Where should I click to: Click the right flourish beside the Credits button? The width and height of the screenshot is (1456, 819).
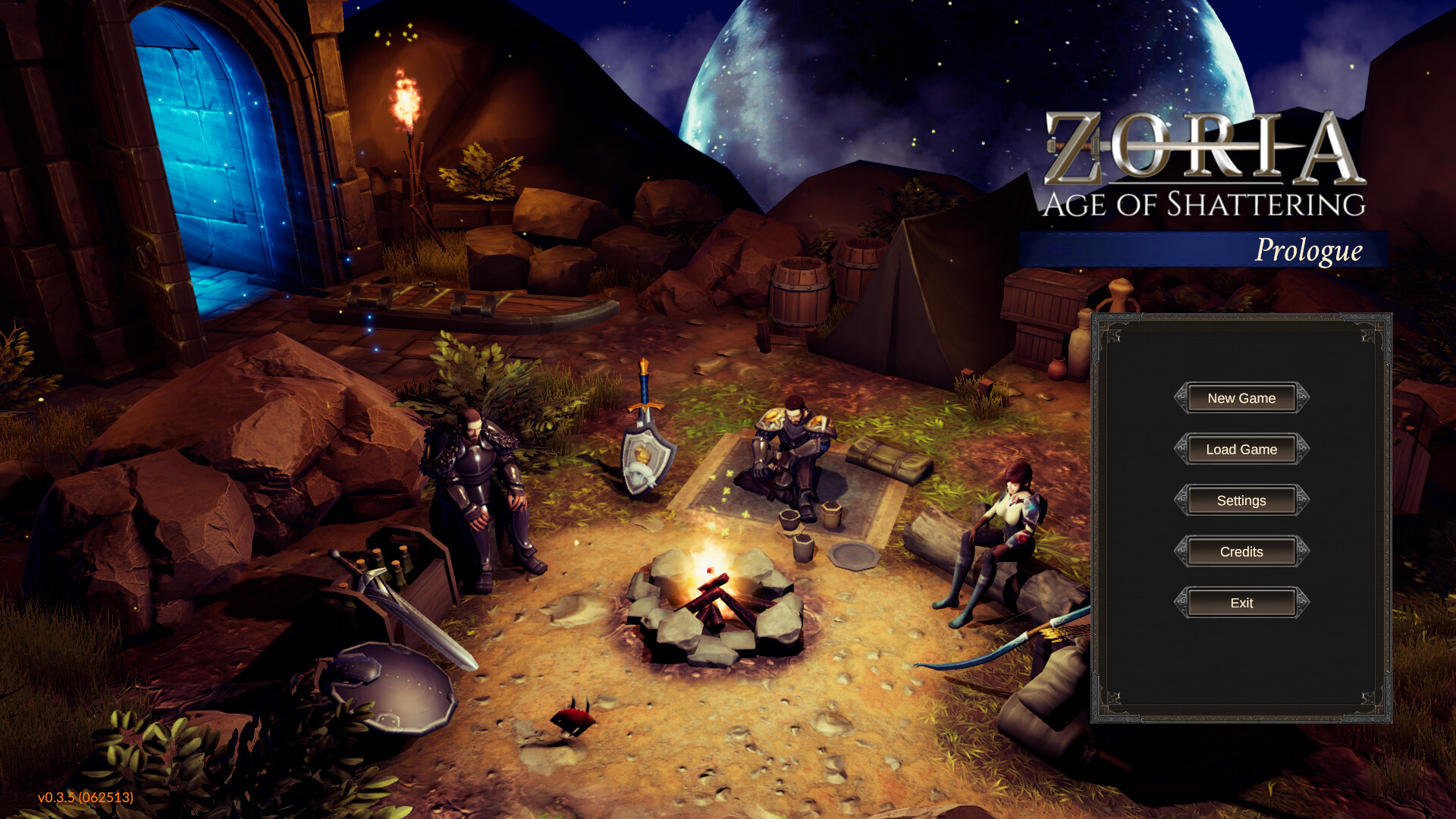1302,551
